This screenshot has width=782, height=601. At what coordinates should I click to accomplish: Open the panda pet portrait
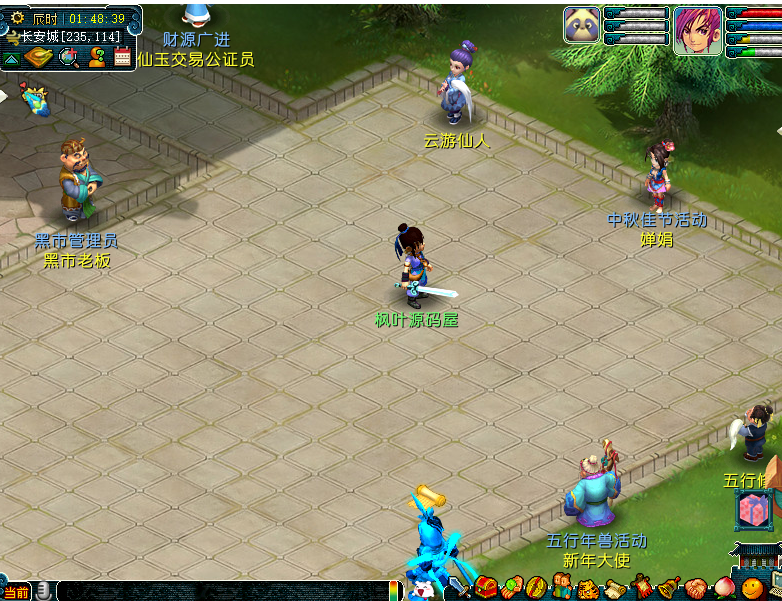click(582, 25)
